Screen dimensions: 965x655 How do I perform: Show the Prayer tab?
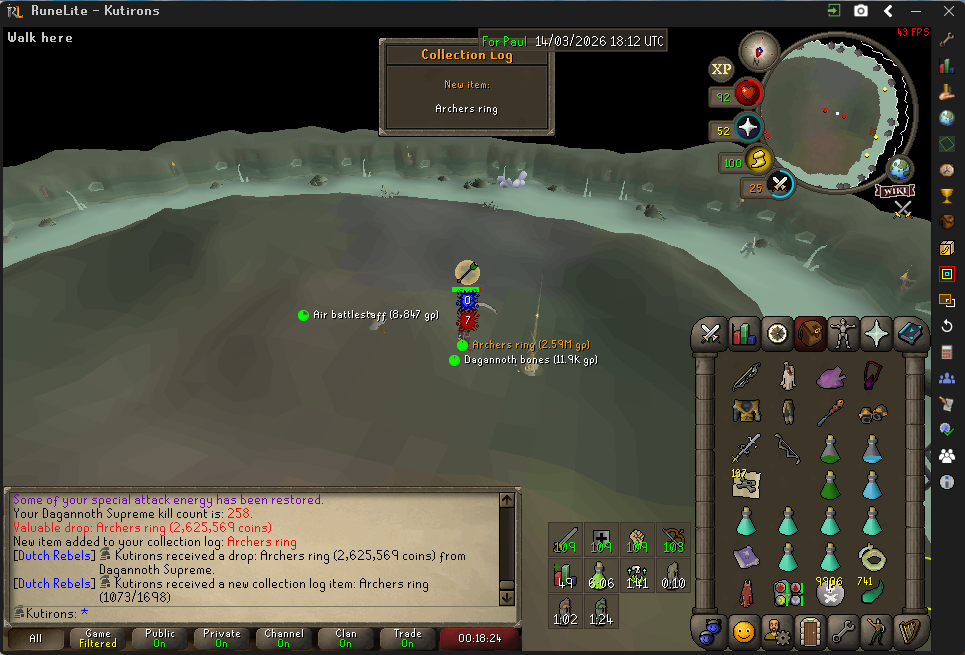click(x=877, y=333)
